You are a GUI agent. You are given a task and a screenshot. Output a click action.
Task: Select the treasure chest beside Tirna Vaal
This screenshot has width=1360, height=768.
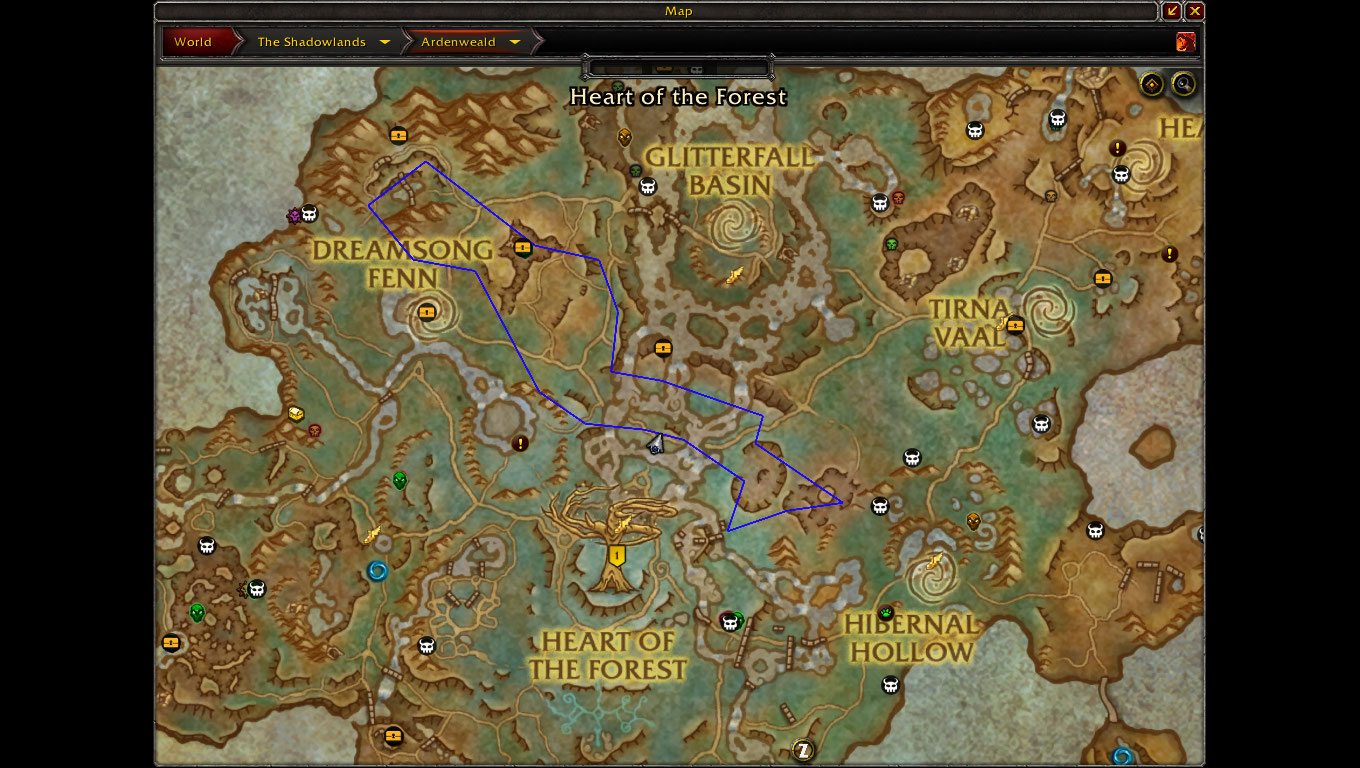1016,325
